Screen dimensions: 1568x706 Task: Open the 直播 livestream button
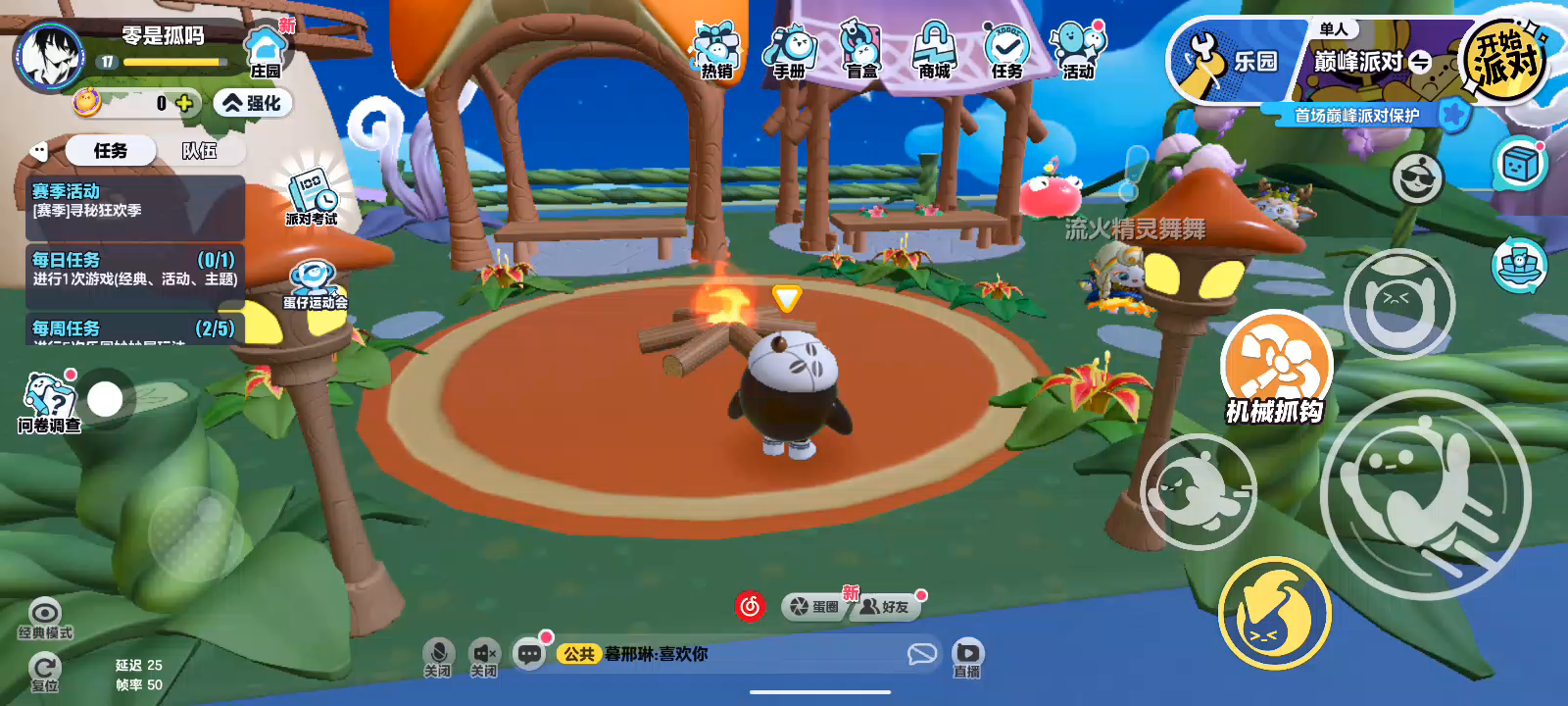click(967, 656)
